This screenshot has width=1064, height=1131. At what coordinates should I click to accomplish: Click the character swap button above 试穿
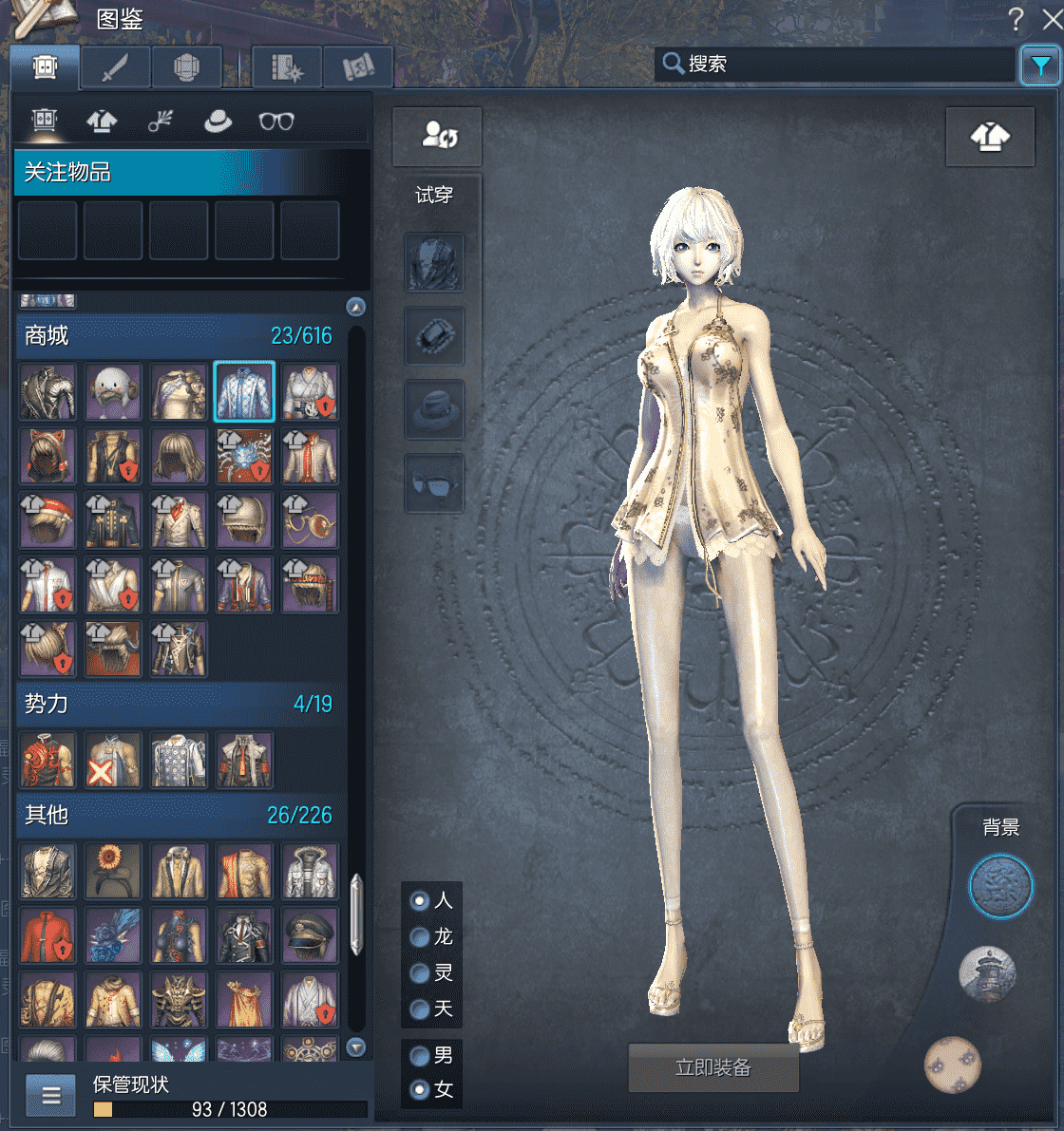point(438,136)
